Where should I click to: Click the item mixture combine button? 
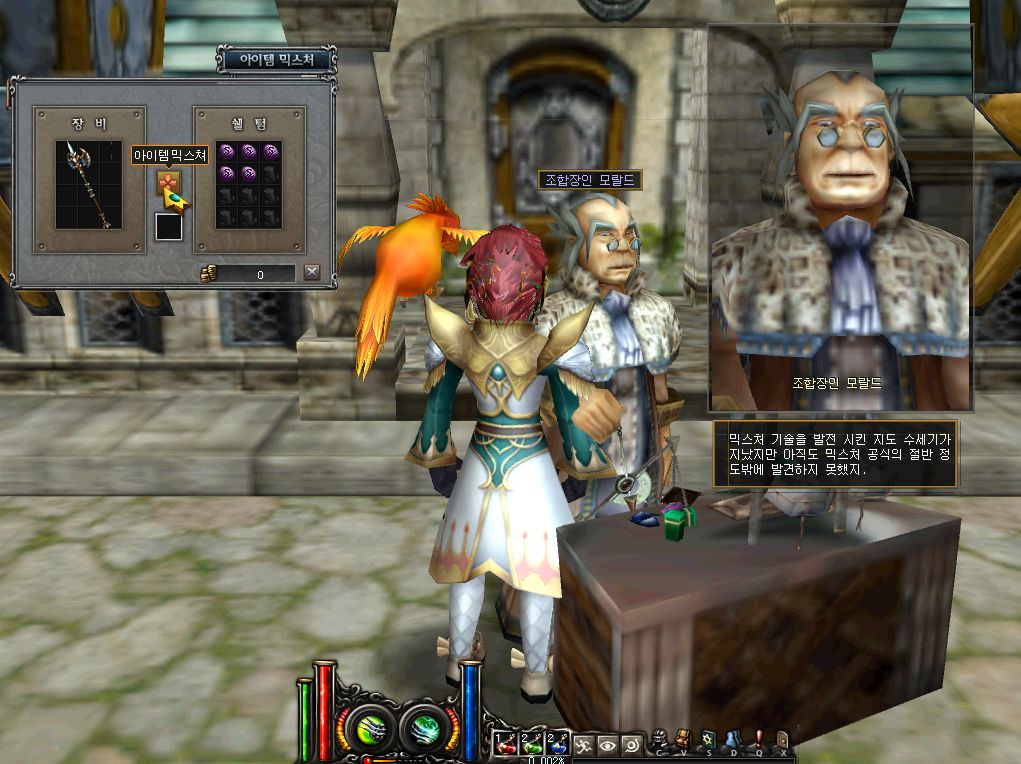(168, 184)
